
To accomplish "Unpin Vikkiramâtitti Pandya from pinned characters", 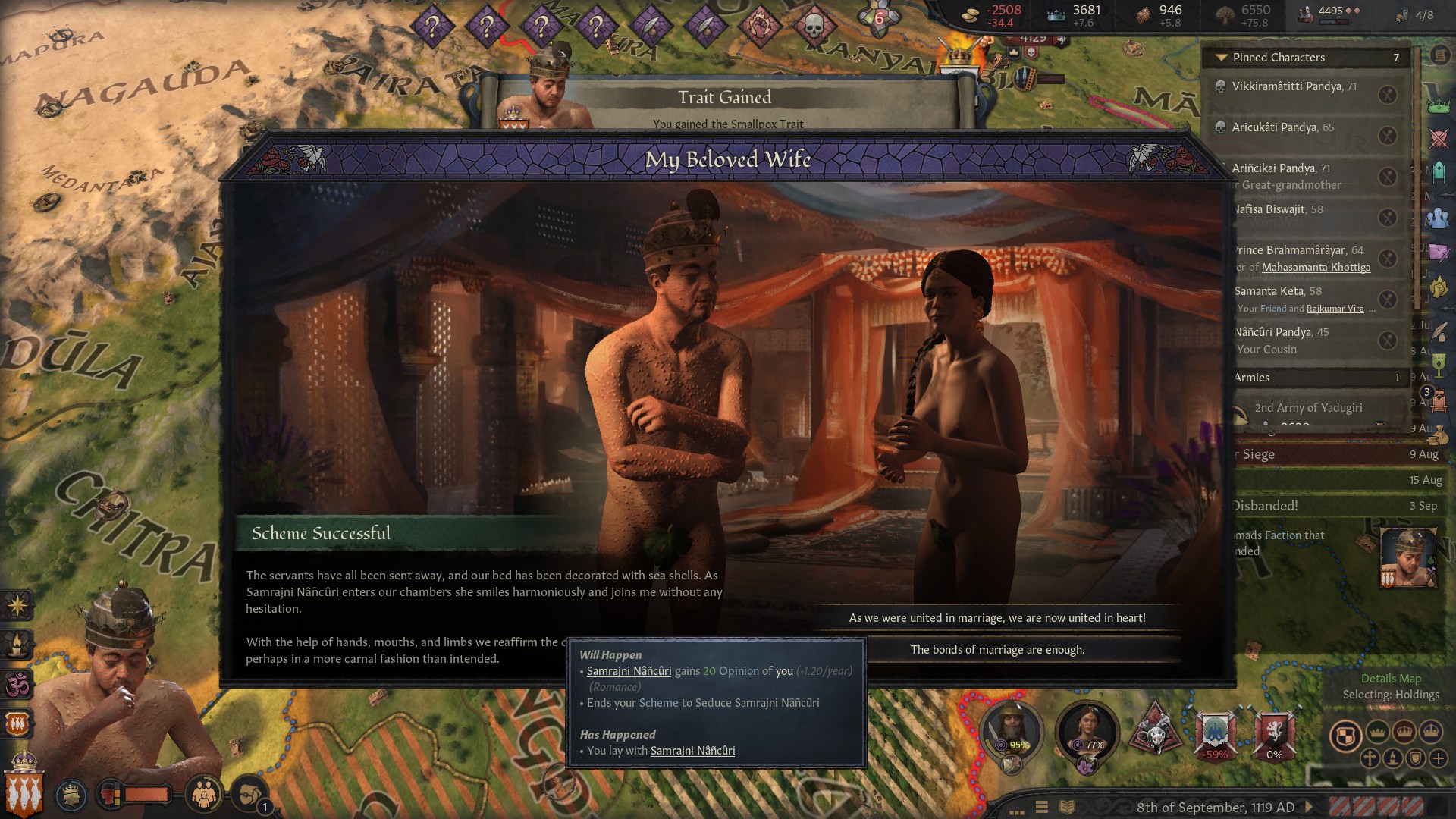I will click(1387, 95).
